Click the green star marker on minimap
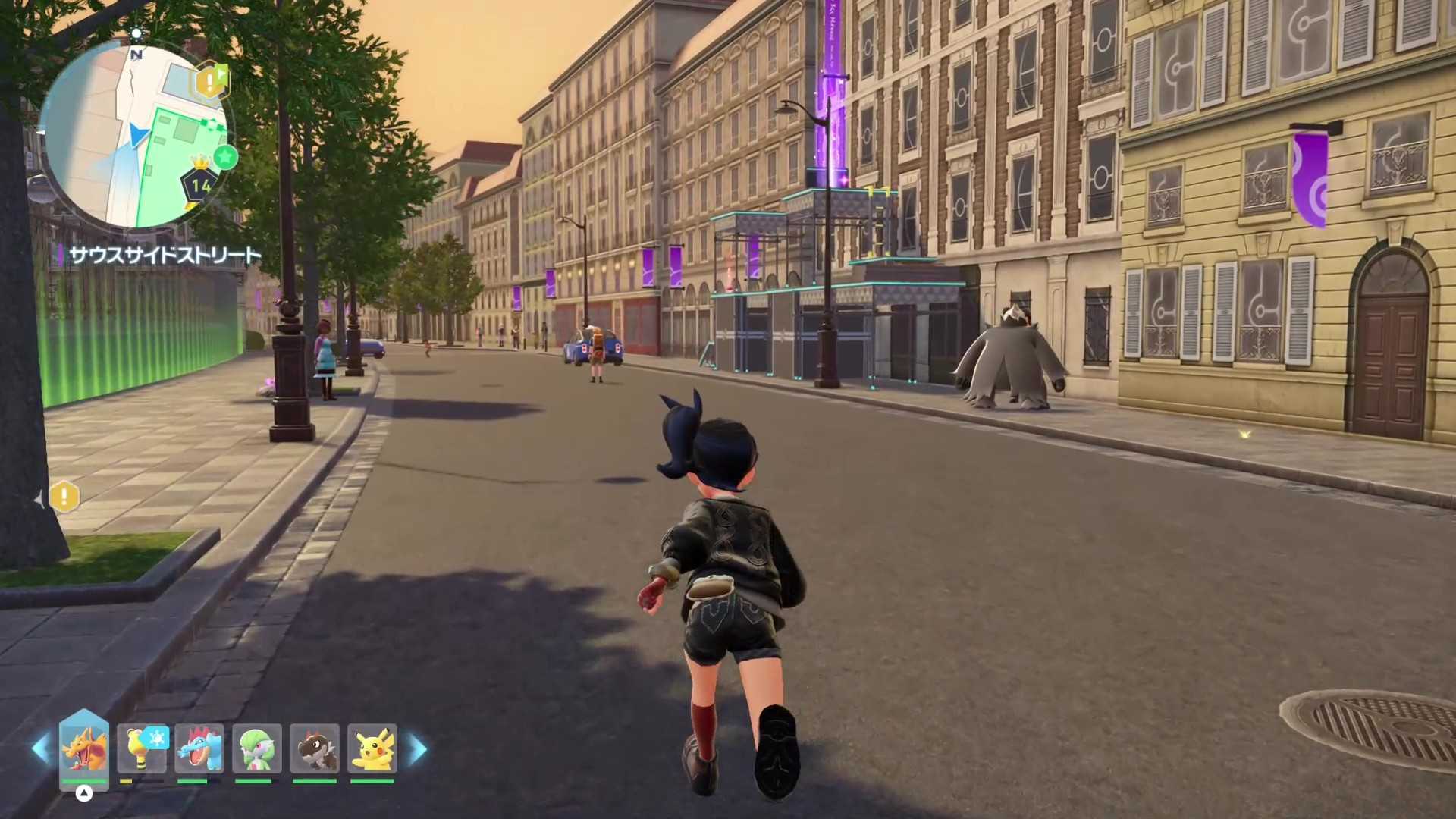The image size is (1456, 819). point(225,158)
